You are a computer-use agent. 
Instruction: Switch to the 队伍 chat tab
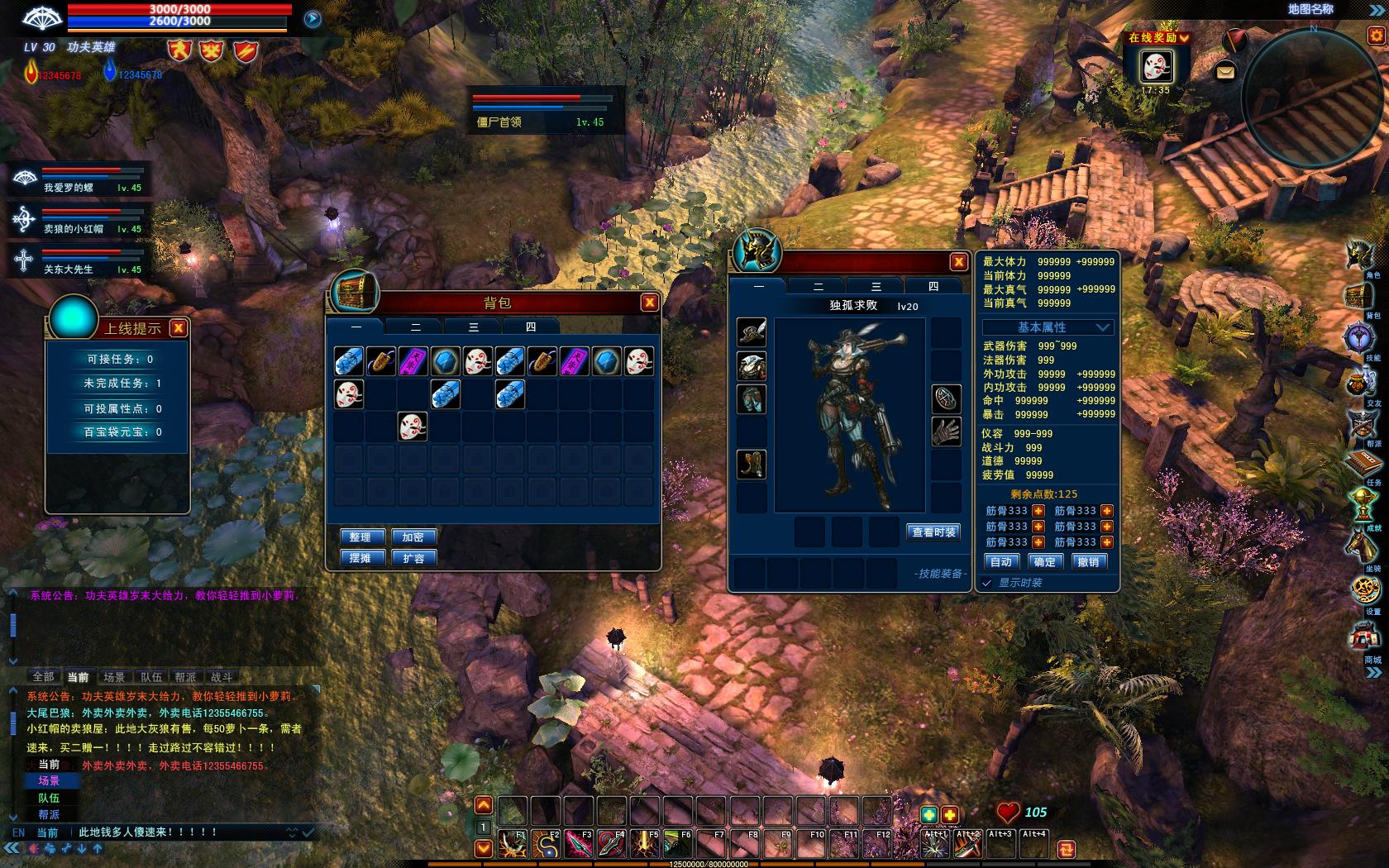coord(151,677)
